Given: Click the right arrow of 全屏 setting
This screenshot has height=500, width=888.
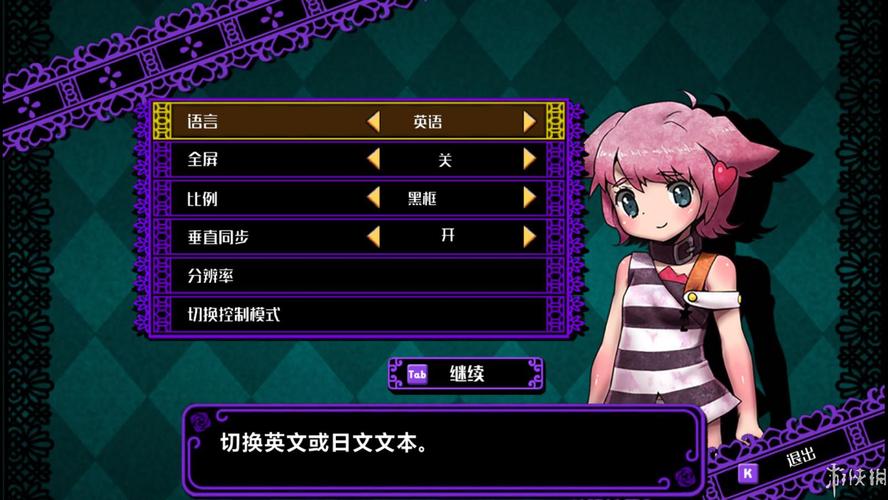Looking at the screenshot, I should point(530,159).
